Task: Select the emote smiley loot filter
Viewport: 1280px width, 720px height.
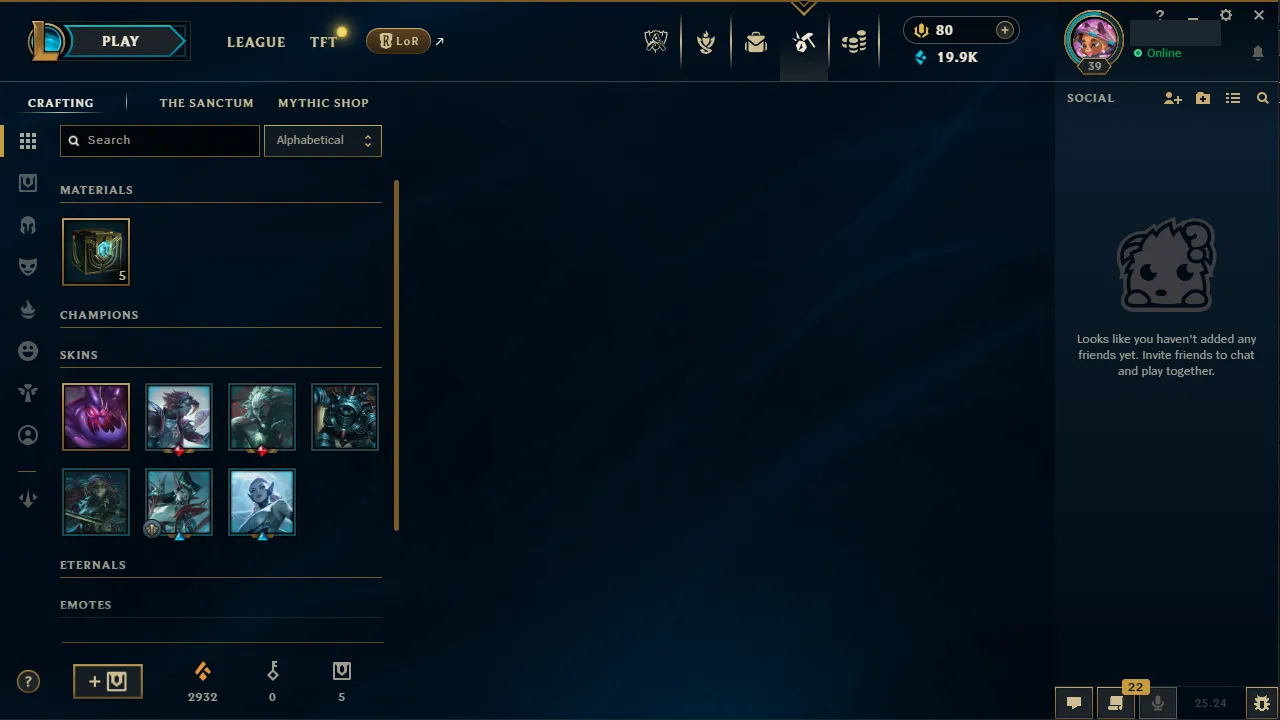Action: (28, 351)
